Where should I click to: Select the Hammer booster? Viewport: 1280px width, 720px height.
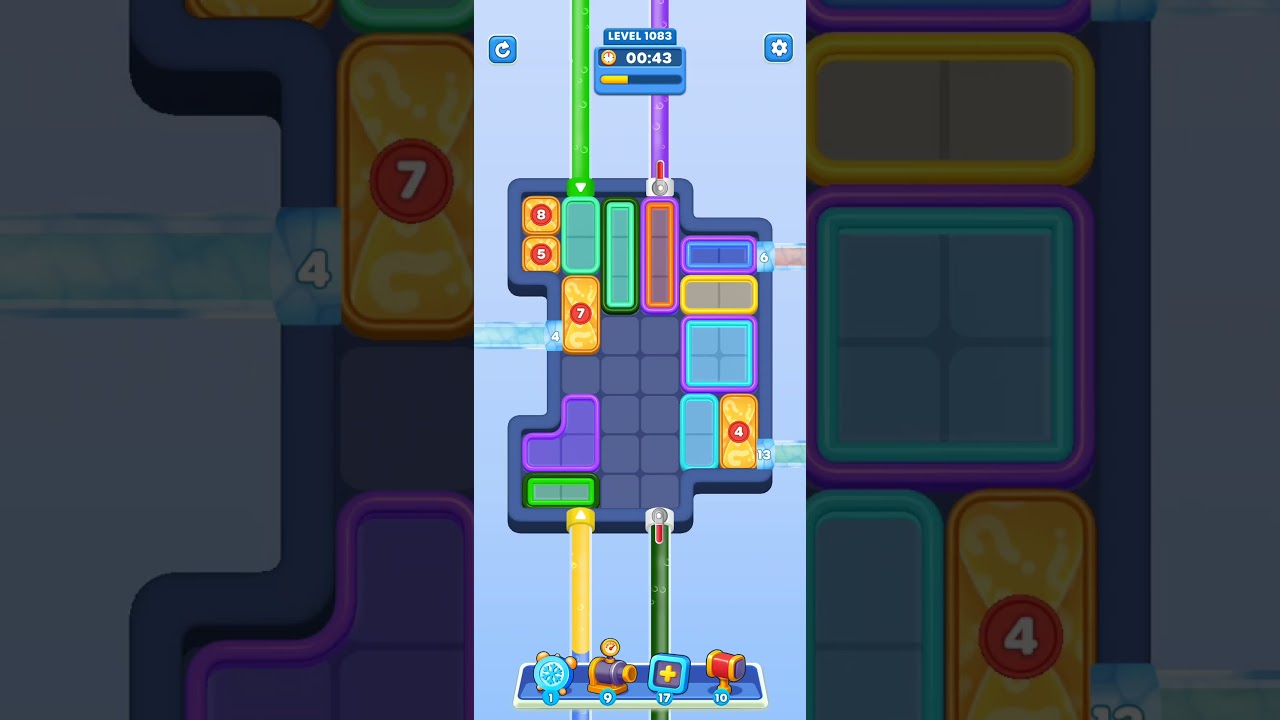(x=724, y=672)
